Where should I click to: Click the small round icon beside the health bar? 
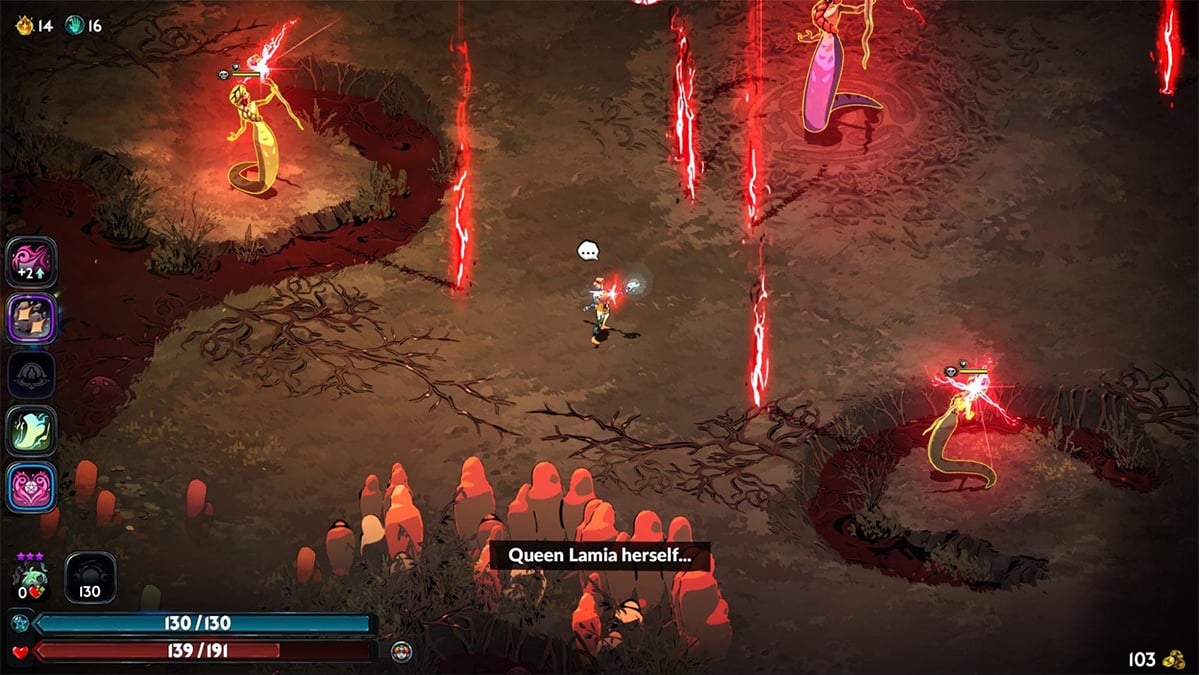pyautogui.click(x=402, y=652)
